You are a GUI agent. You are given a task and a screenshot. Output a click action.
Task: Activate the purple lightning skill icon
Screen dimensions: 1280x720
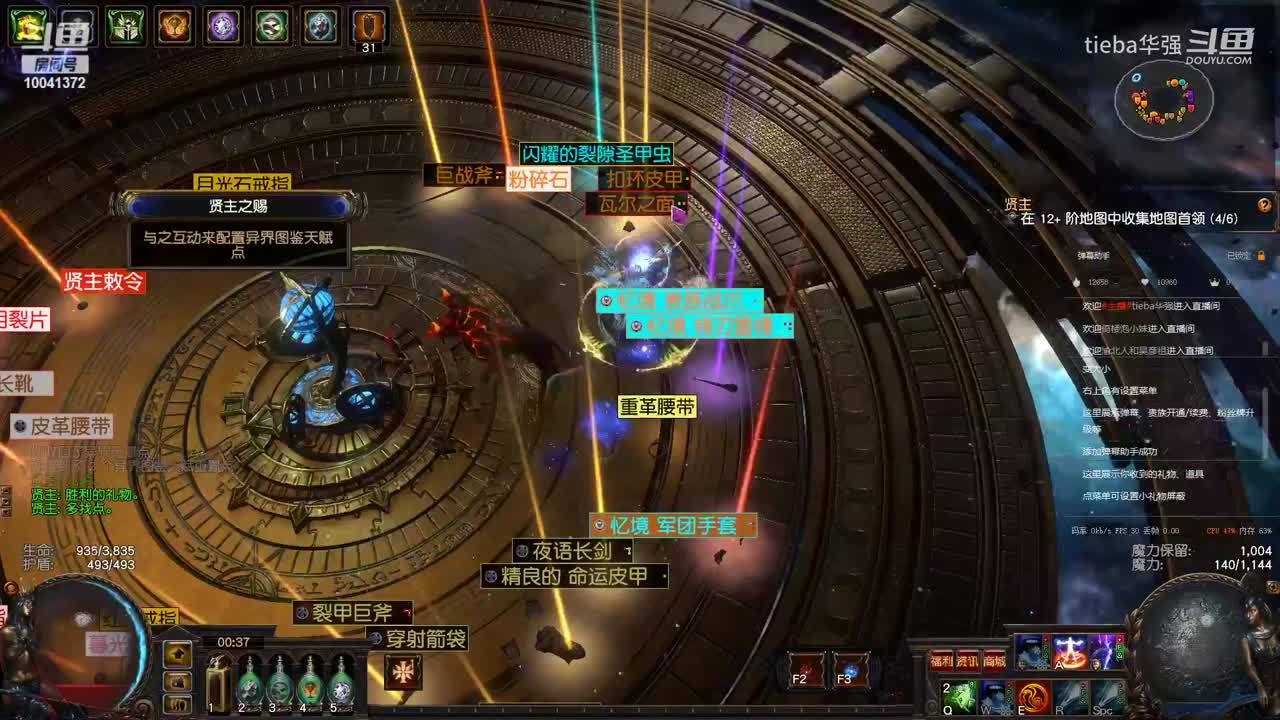1106,652
